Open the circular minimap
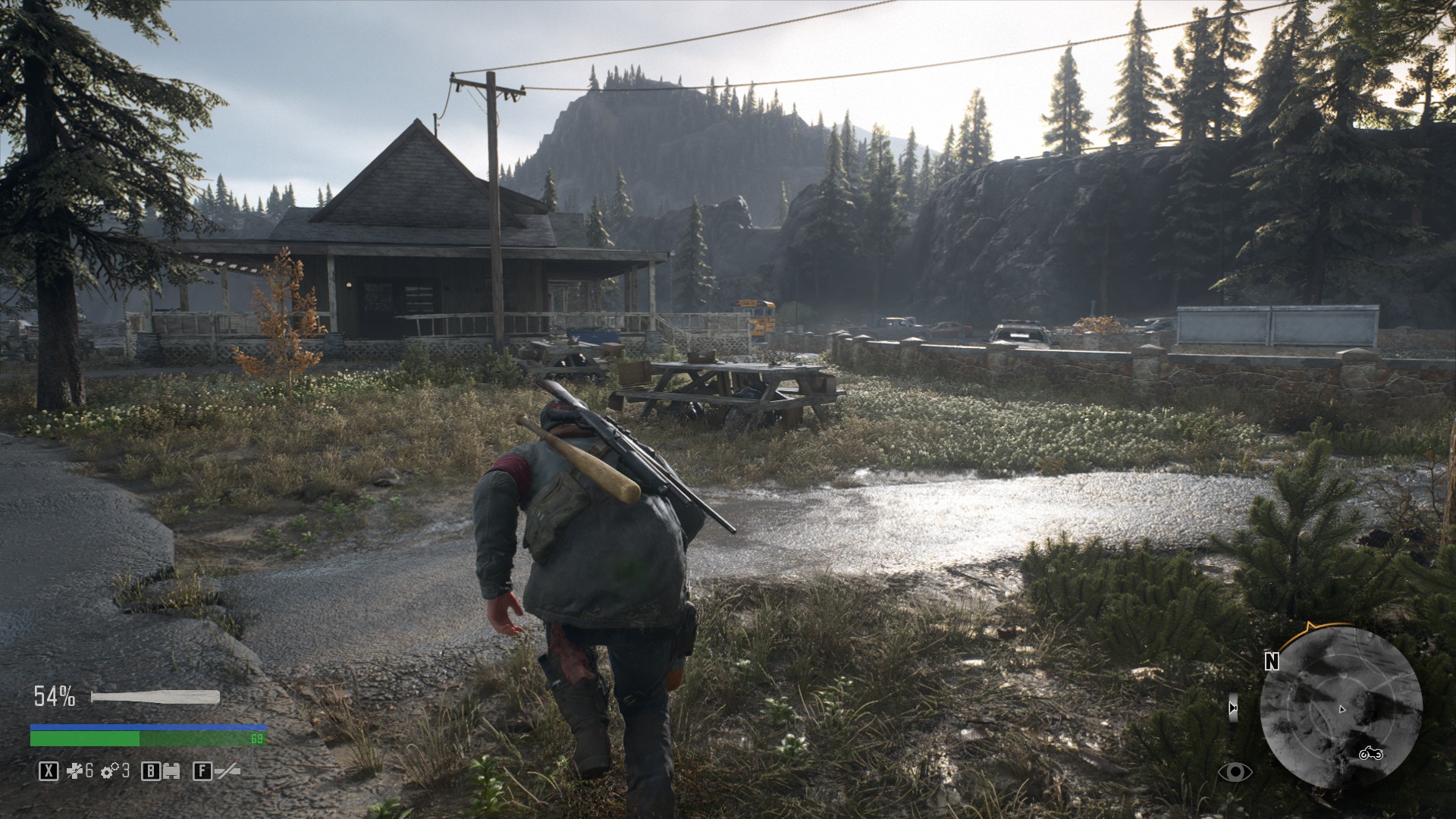 coord(1340,708)
